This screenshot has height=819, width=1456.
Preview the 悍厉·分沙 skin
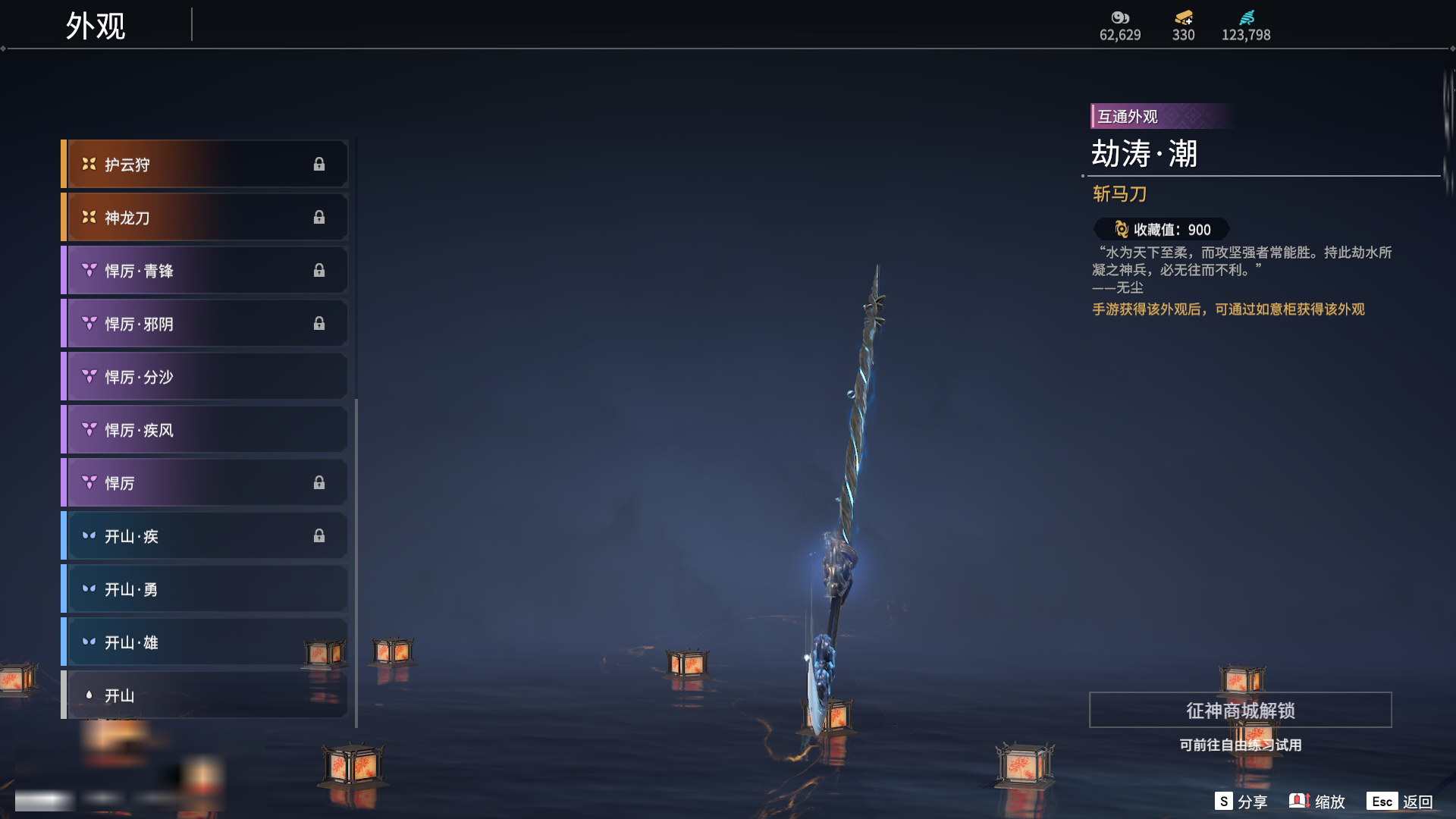205,377
